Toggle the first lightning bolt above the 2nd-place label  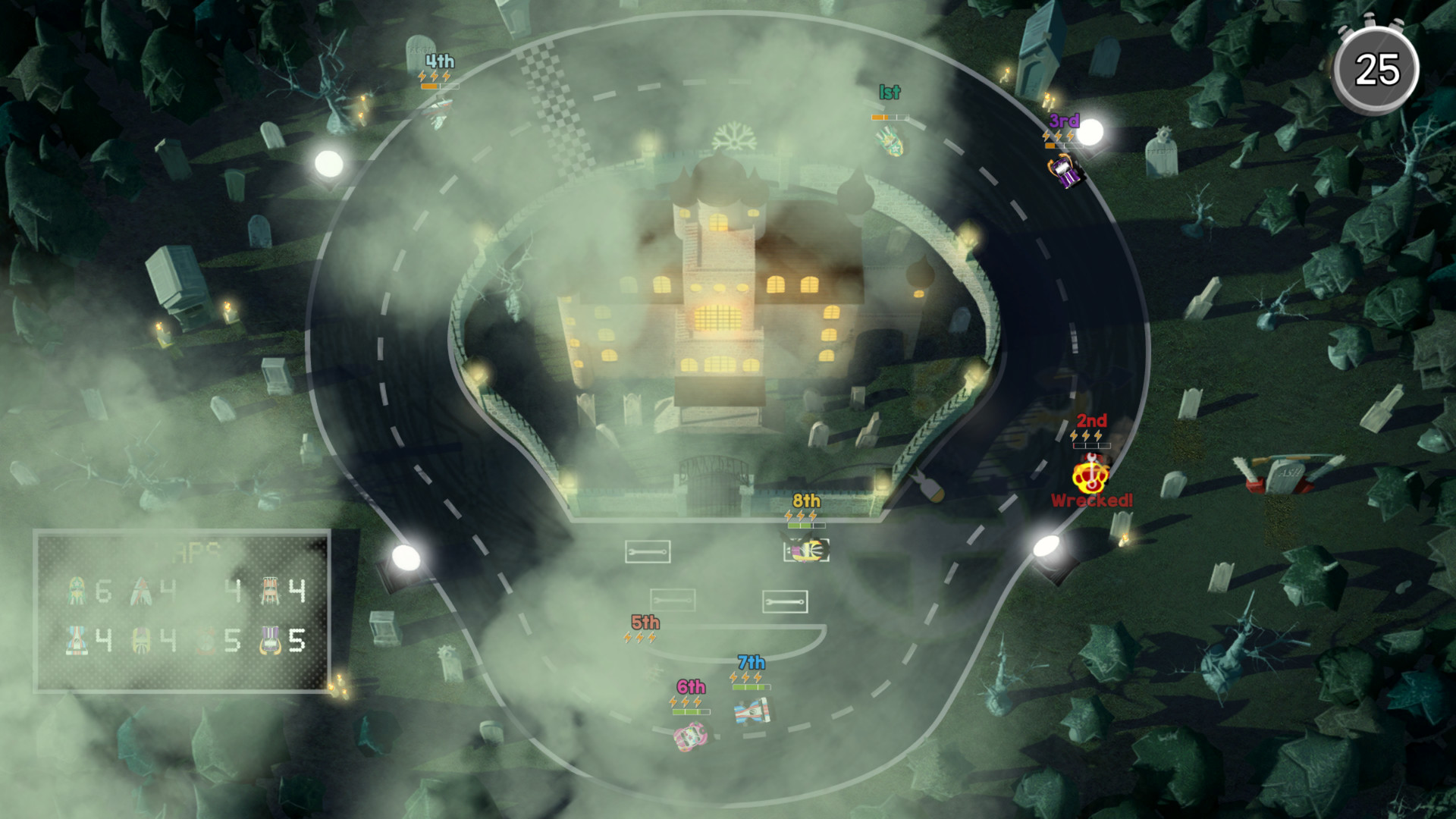[1072, 435]
